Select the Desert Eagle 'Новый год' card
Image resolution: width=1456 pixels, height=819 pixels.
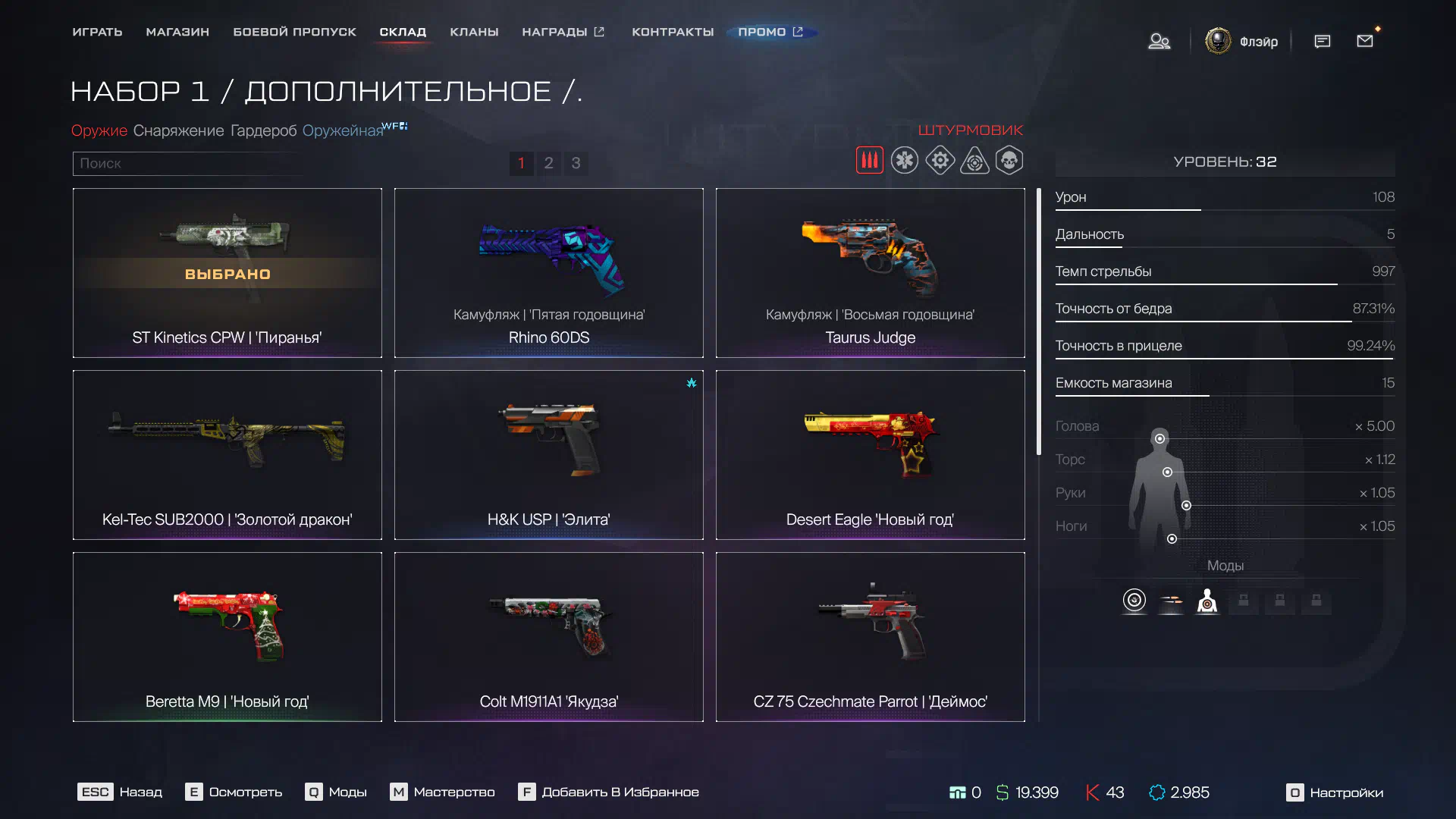coord(870,455)
